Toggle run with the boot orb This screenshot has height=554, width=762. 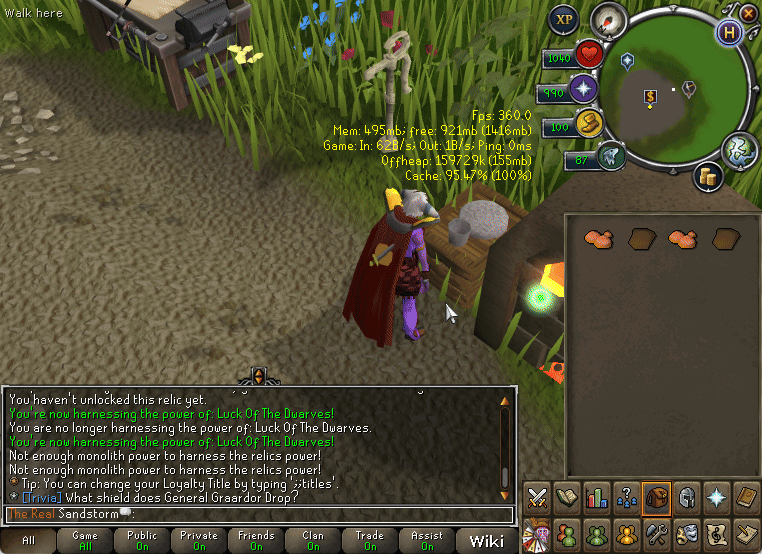pyautogui.click(x=587, y=125)
